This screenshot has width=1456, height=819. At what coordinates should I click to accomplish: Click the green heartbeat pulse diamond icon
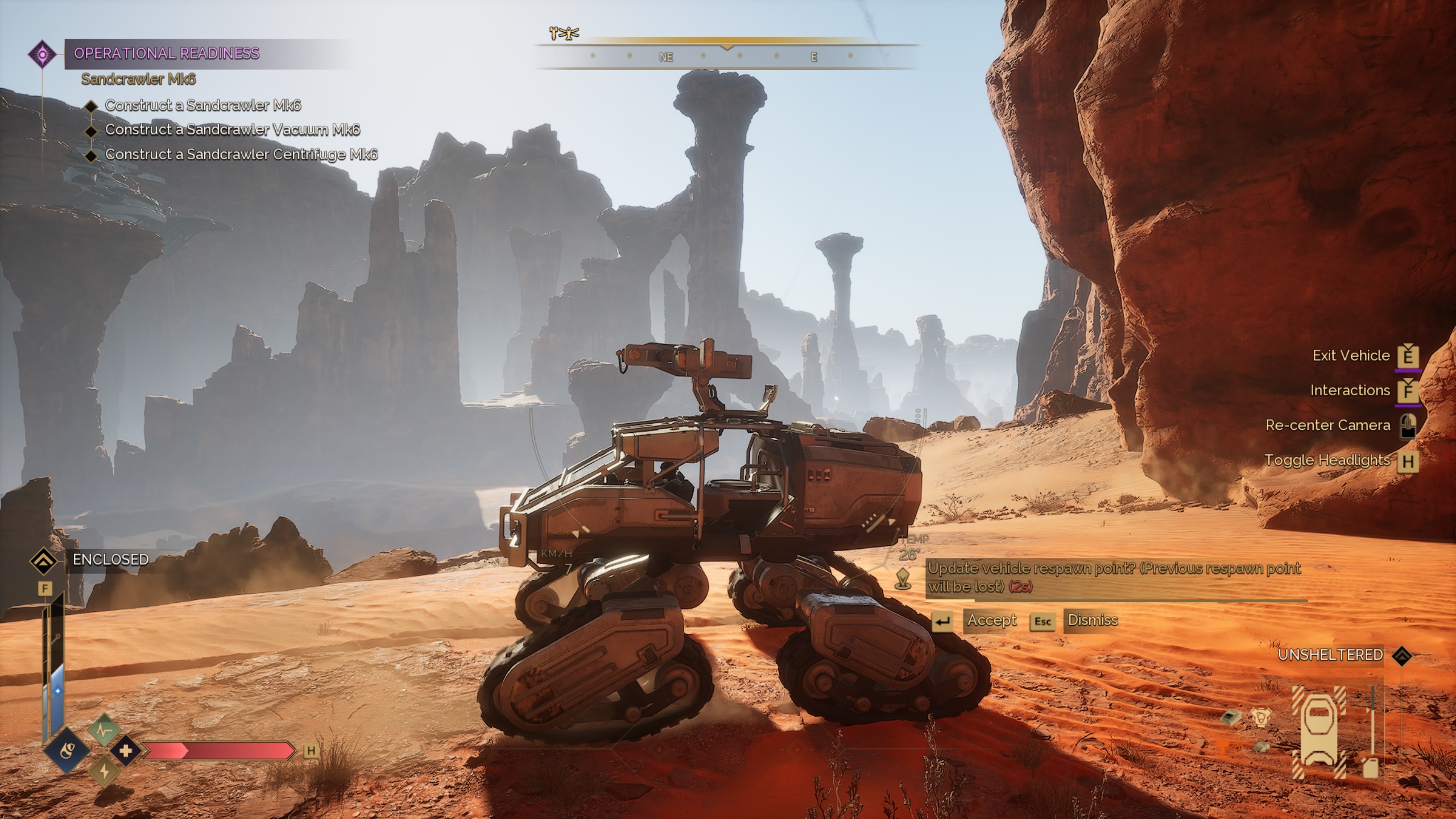(x=104, y=730)
